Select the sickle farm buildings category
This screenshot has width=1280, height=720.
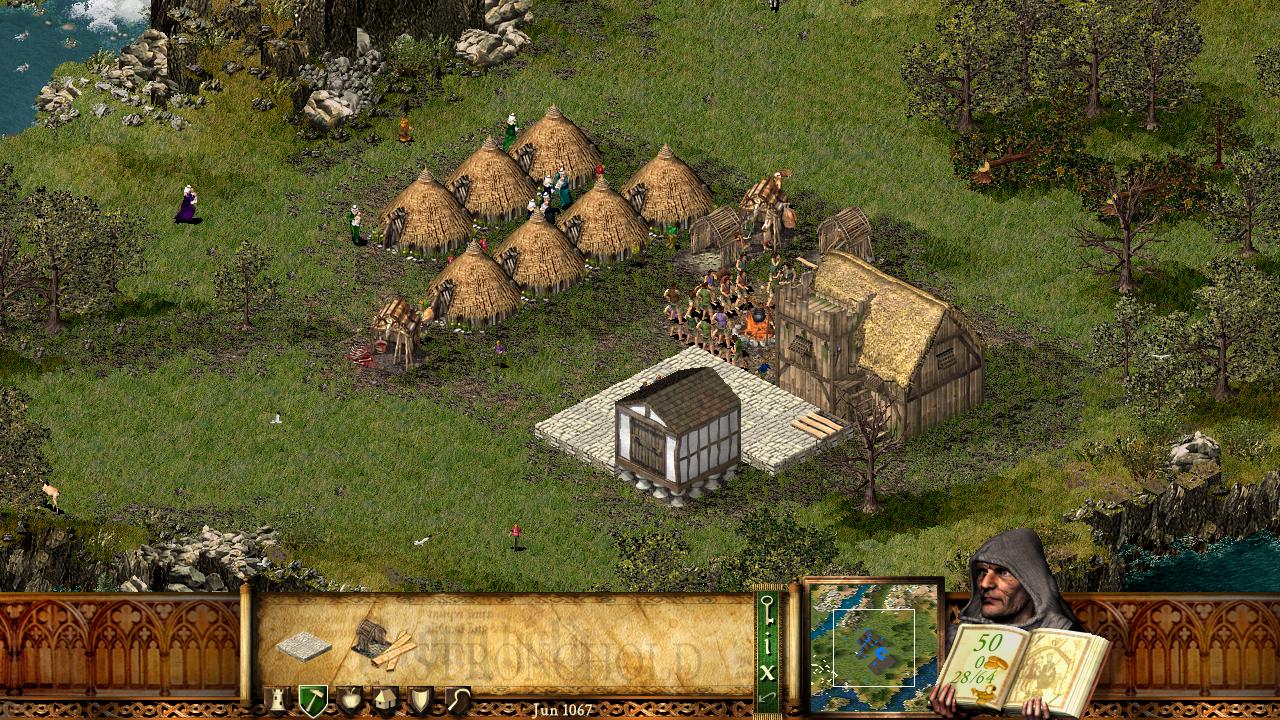[x=457, y=699]
